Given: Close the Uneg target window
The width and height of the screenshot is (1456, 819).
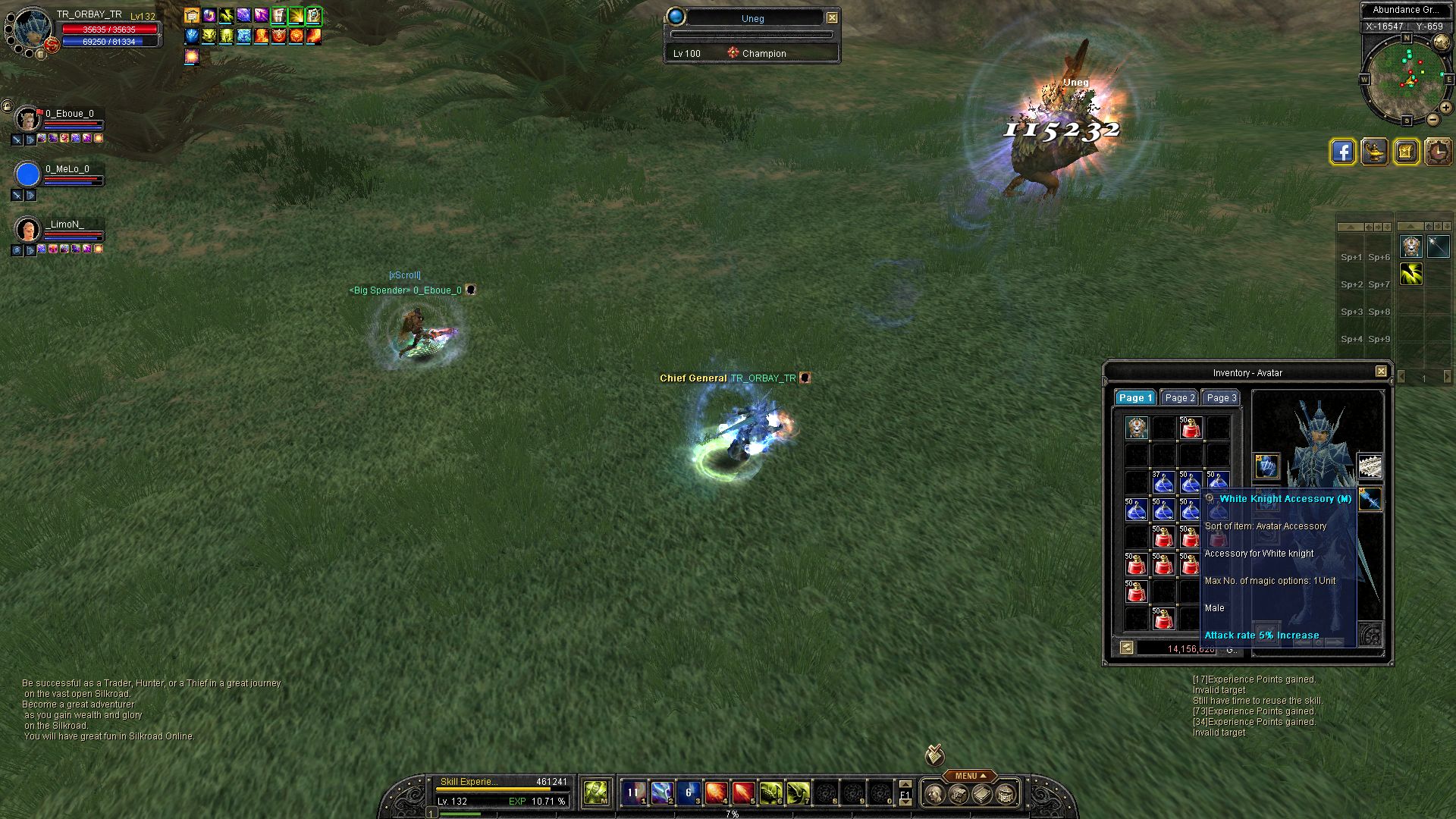Looking at the screenshot, I should tap(832, 17).
